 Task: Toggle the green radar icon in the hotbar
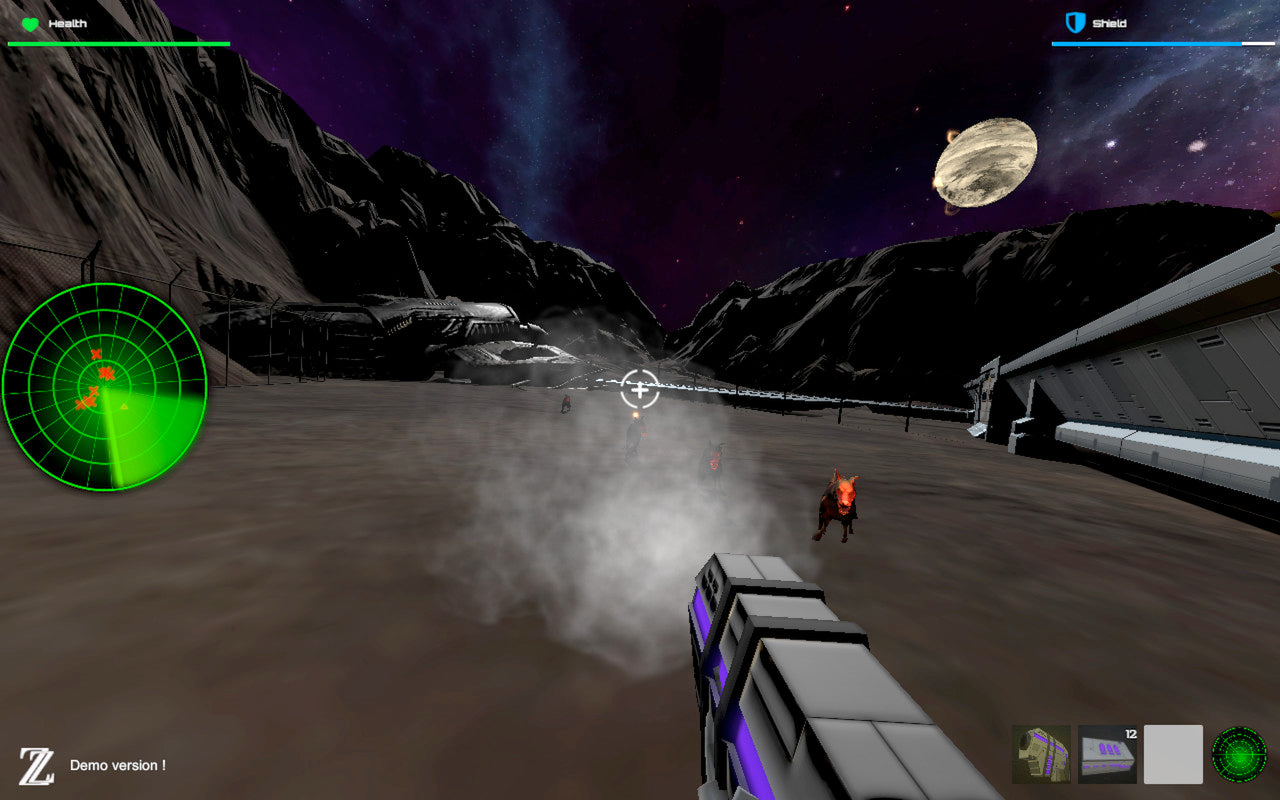pyautogui.click(x=1239, y=754)
